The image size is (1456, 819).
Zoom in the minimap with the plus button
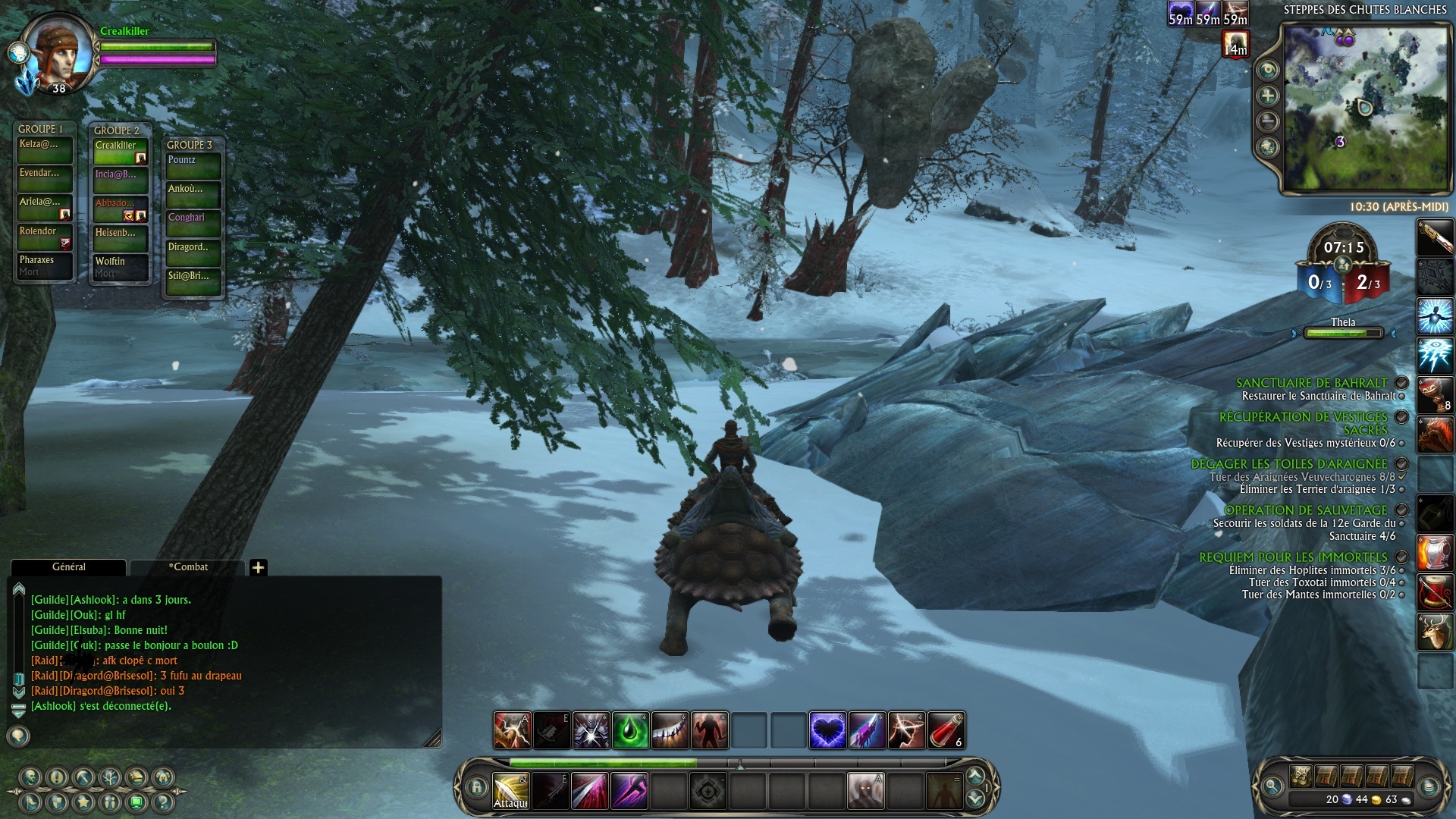pos(1268,96)
